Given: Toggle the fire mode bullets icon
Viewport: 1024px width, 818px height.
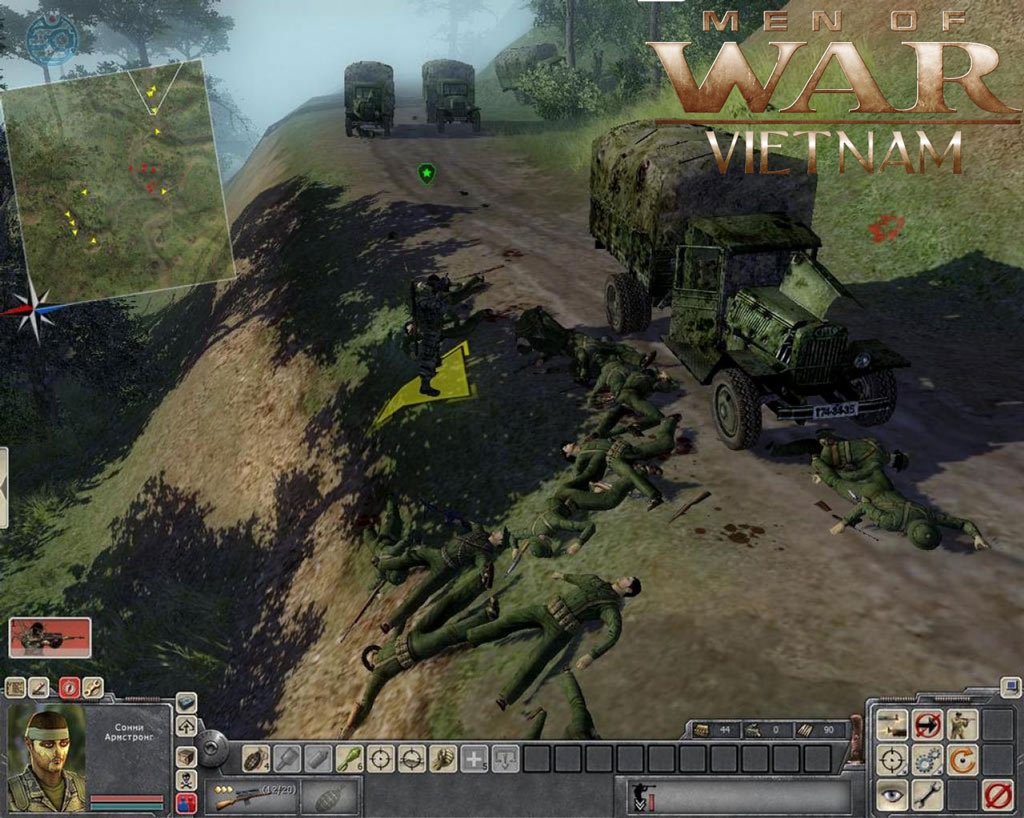Looking at the screenshot, I should pos(893,724).
